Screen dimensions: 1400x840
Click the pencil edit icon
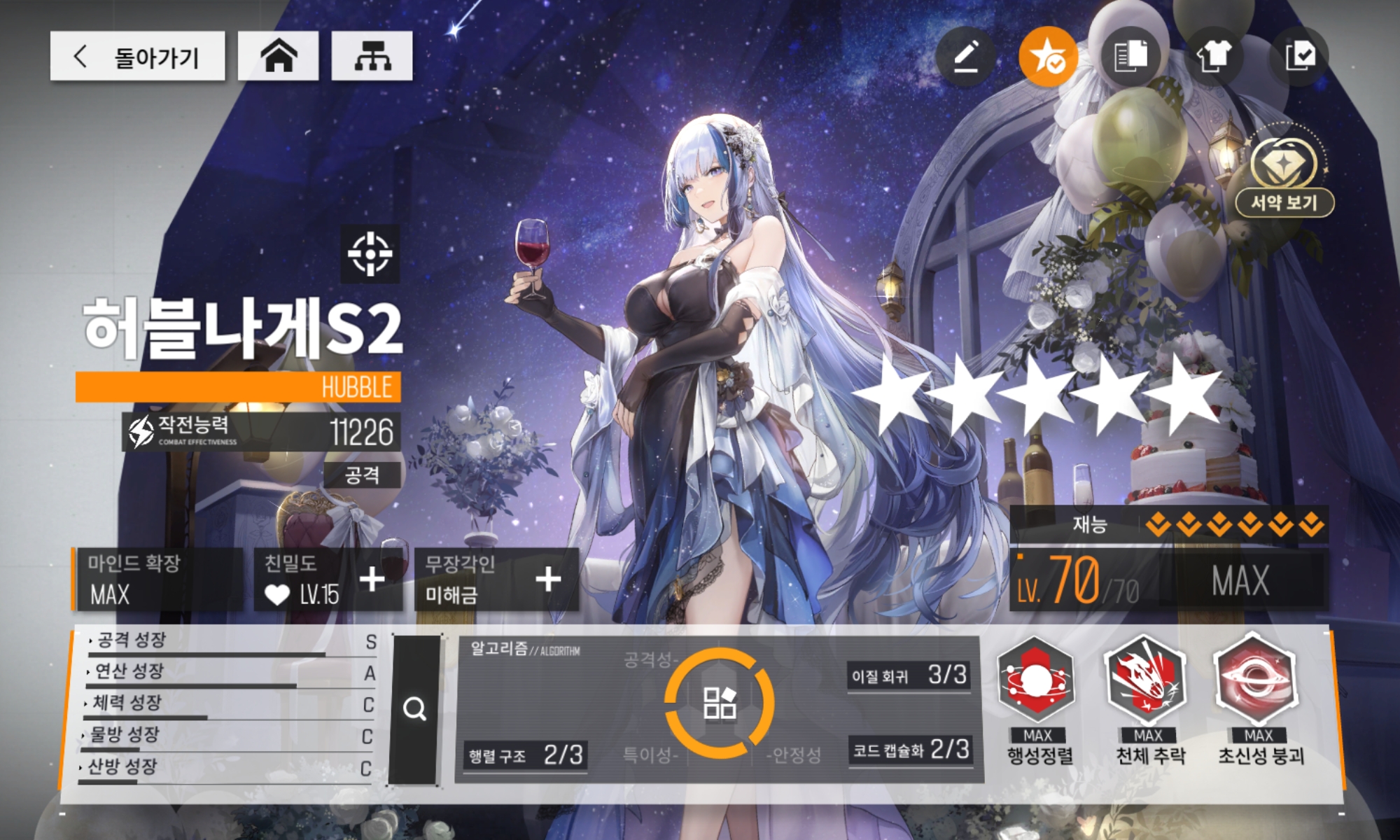tap(967, 56)
